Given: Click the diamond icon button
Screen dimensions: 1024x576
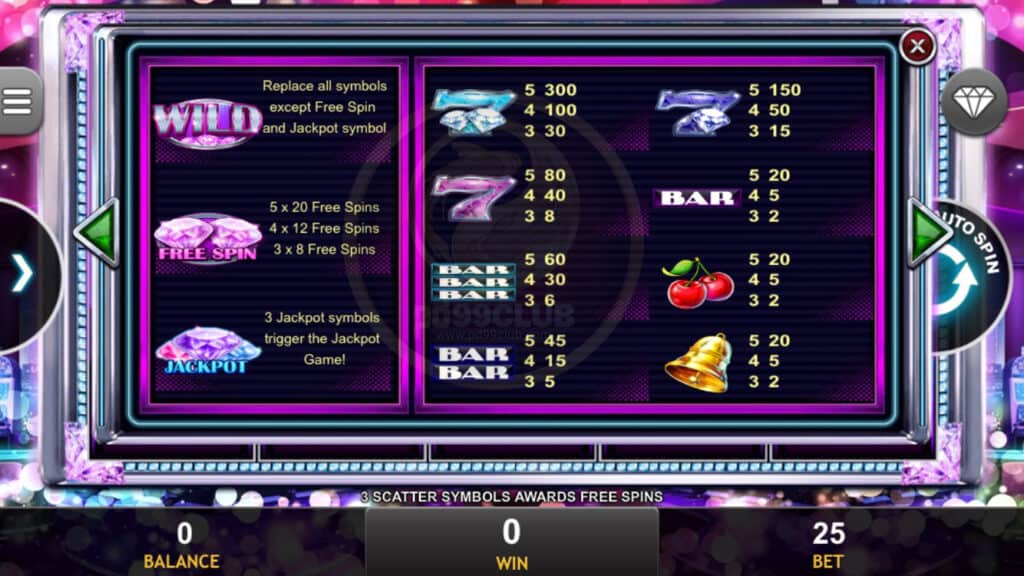Looking at the screenshot, I should (974, 102).
